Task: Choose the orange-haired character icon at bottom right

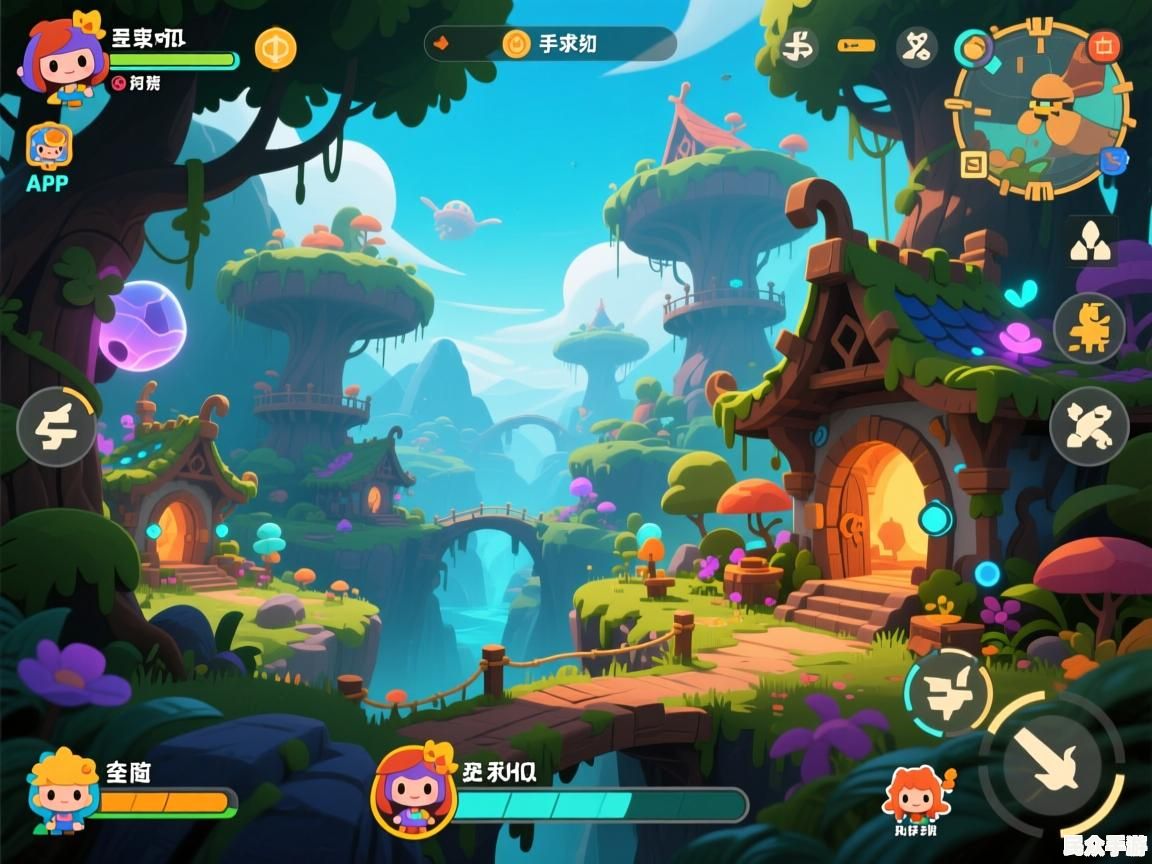Action: 915,794
